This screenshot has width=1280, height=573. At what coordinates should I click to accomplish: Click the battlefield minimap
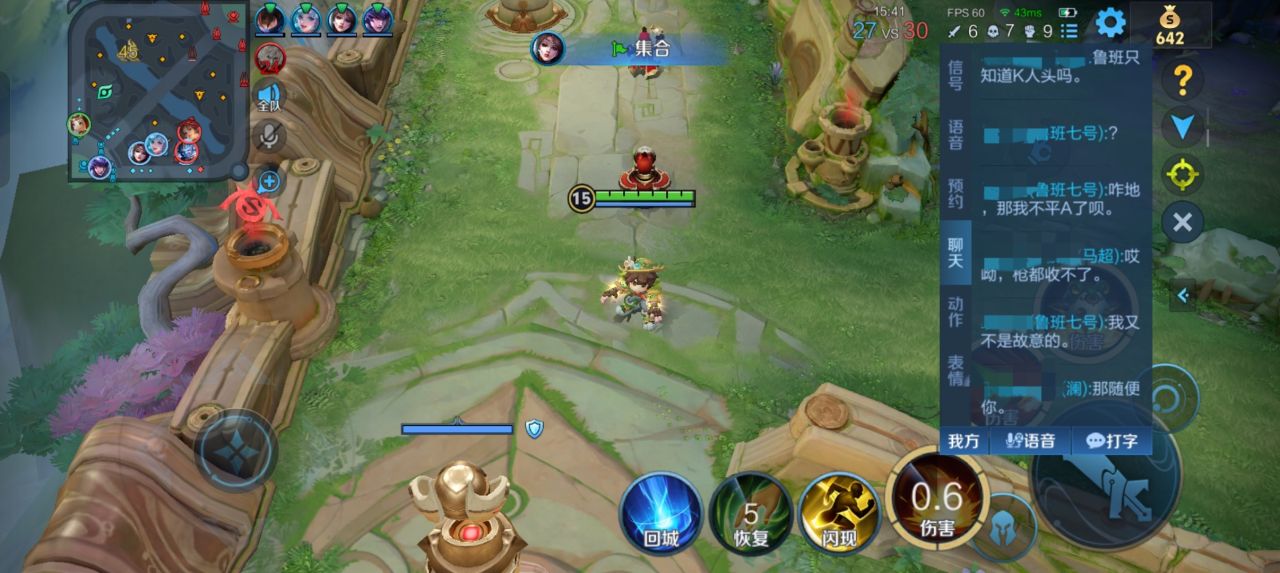pyautogui.click(x=158, y=90)
